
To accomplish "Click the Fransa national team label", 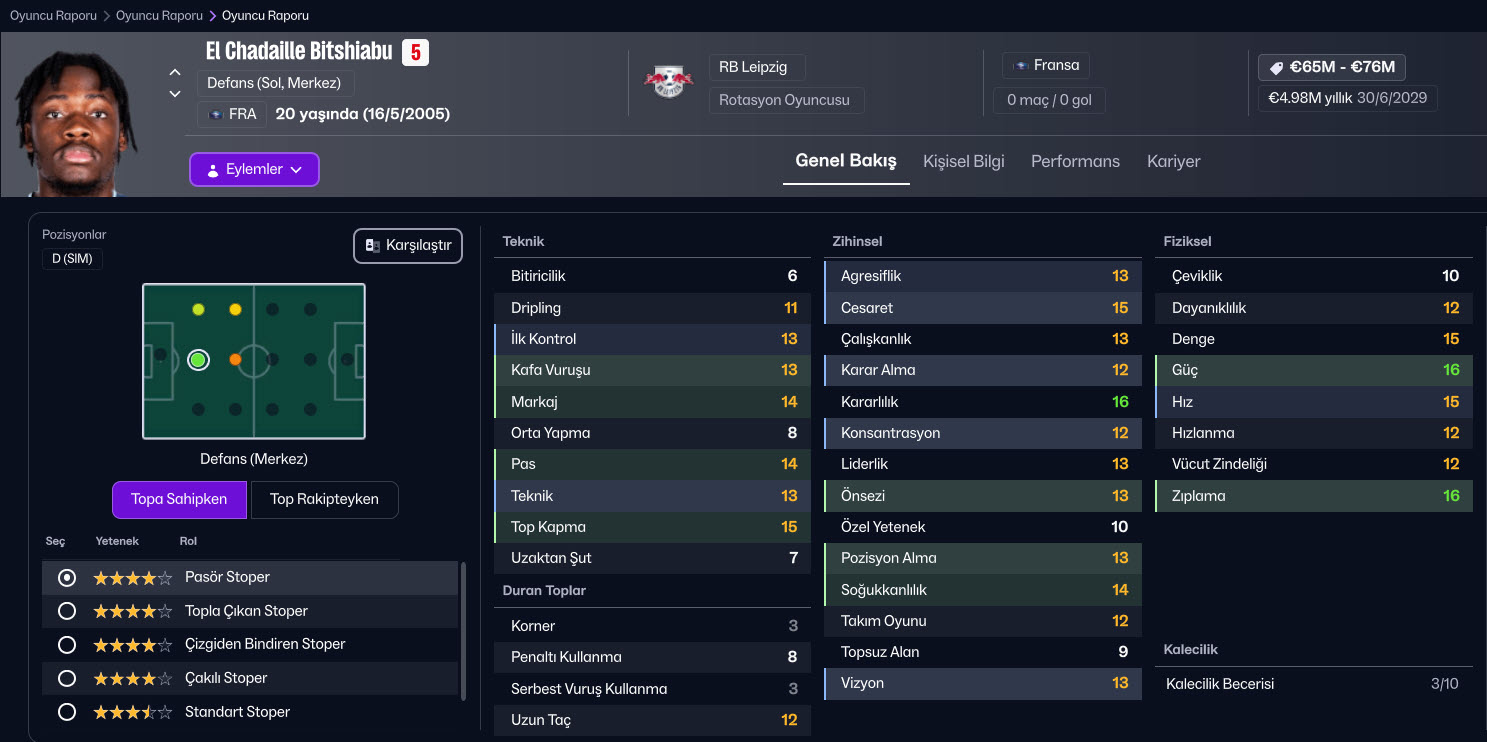I will pyautogui.click(x=1046, y=65).
